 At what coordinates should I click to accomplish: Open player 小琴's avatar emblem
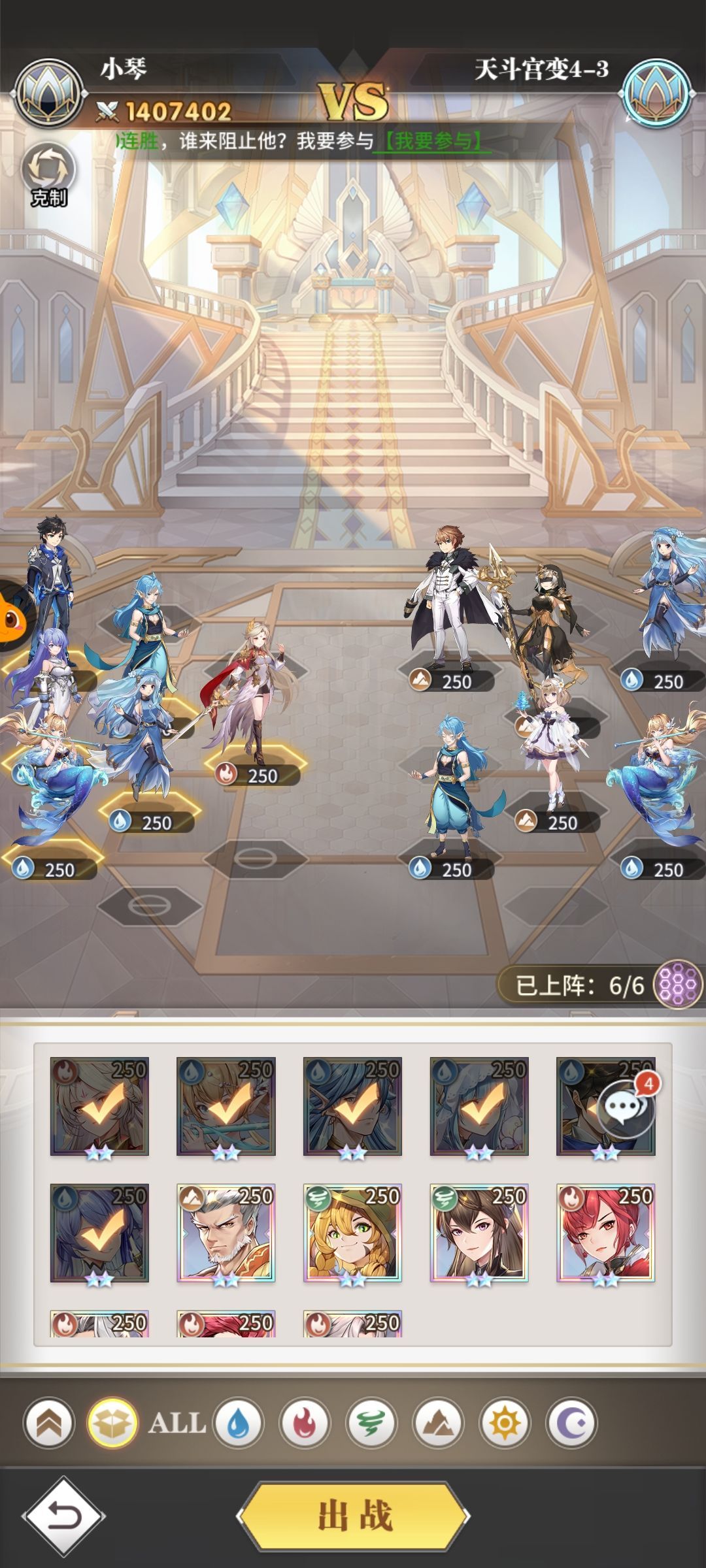click(x=48, y=92)
